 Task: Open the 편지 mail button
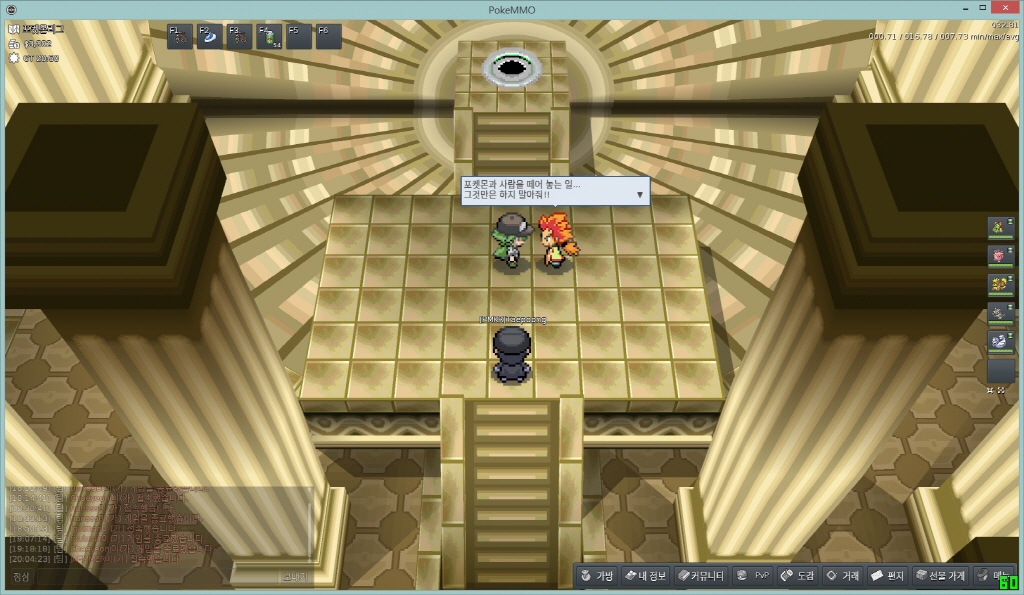(x=888, y=576)
